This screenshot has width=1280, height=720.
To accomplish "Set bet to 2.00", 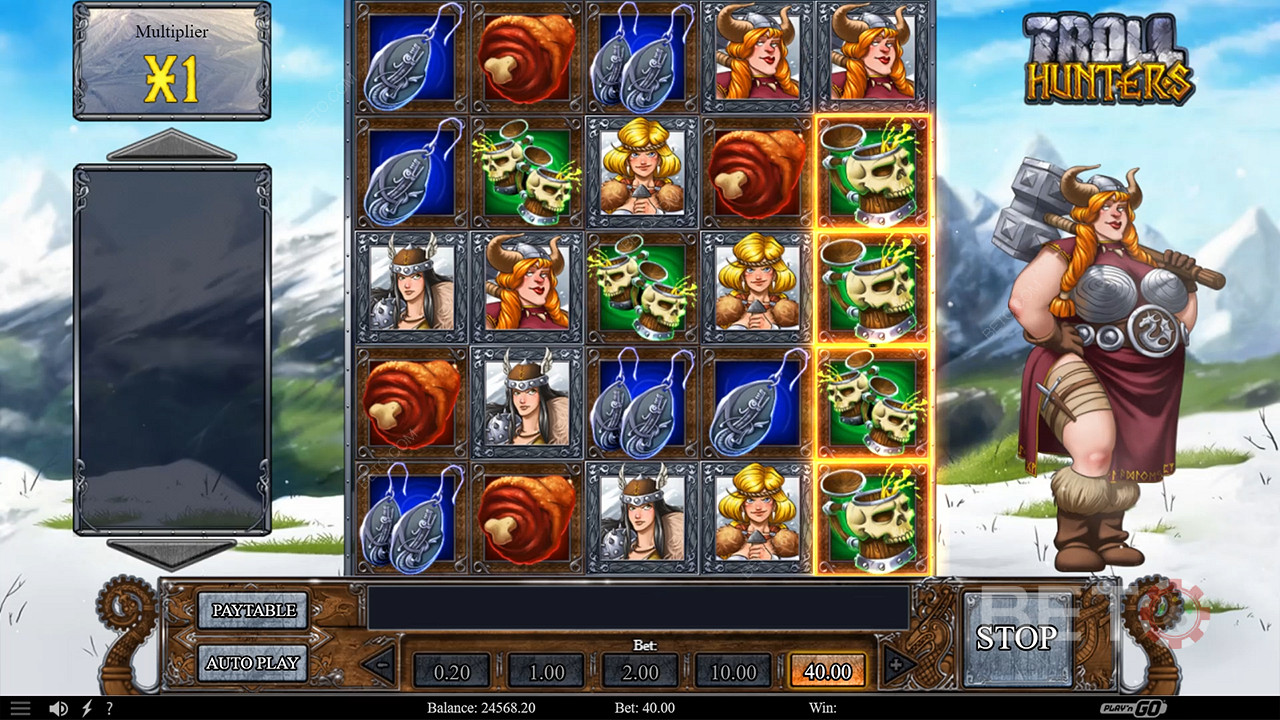I will click(x=640, y=671).
